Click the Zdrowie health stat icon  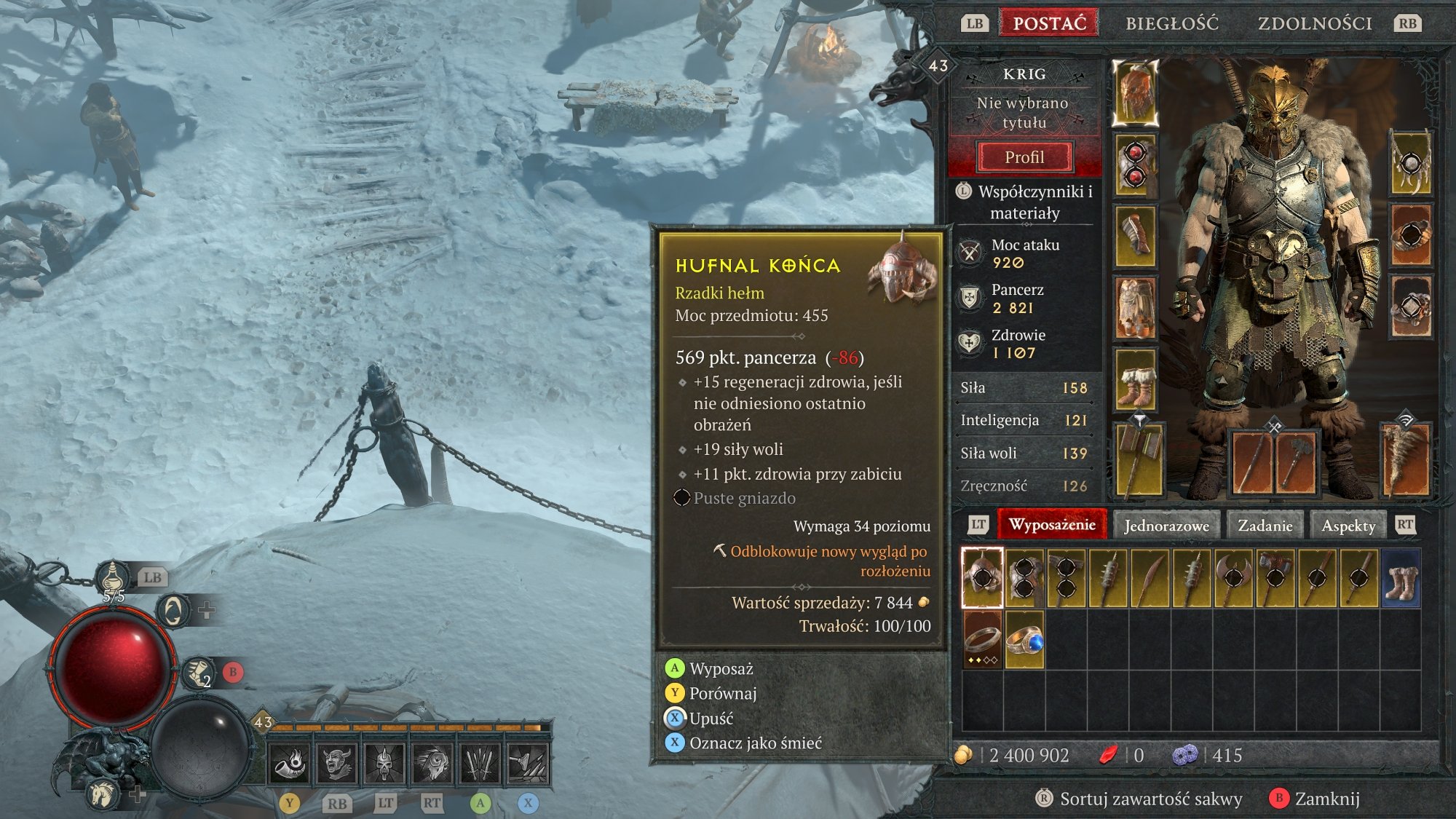pyautogui.click(x=970, y=344)
